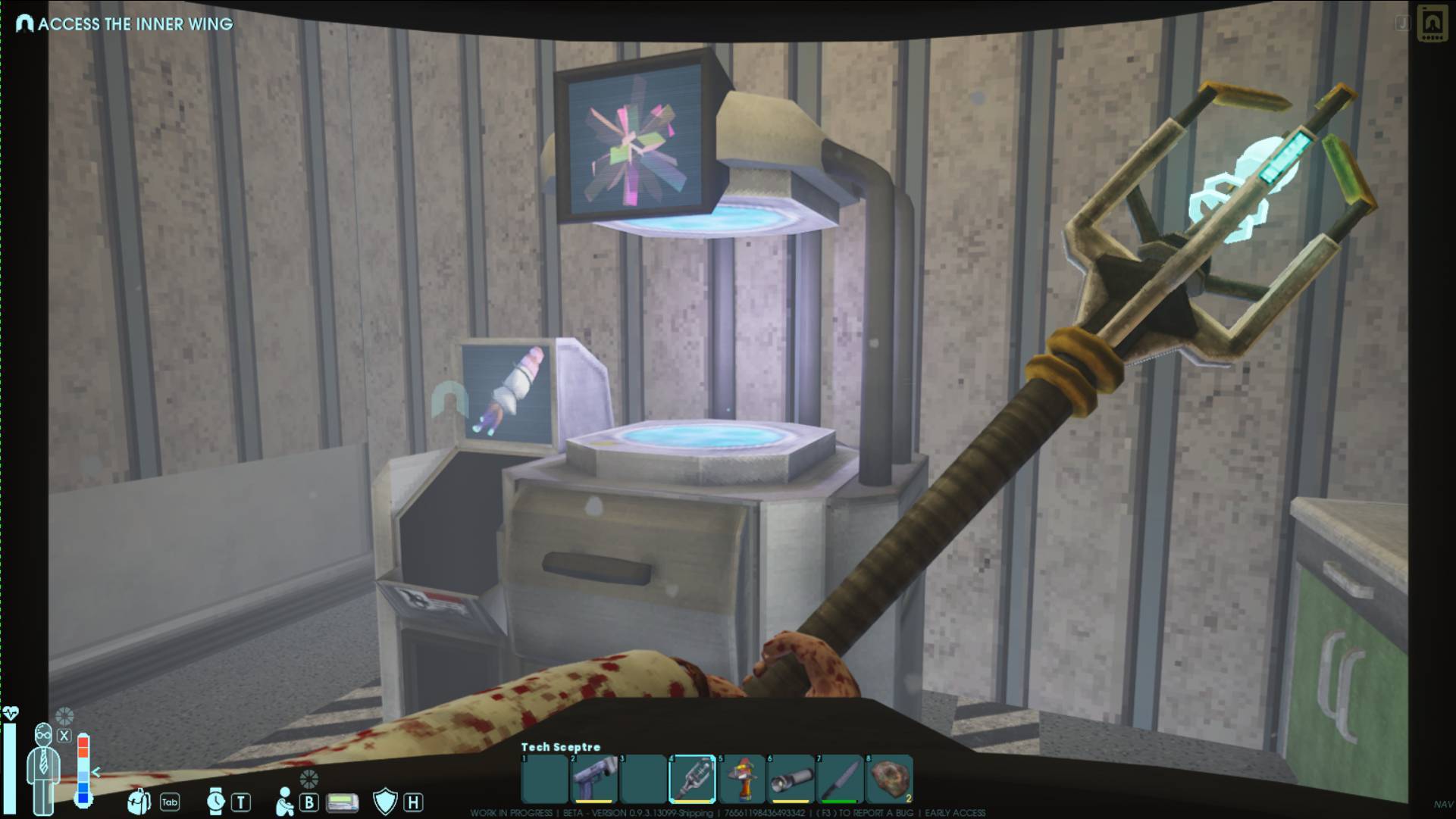Screen dimensions: 1456x819
Task: Select the knife hotbar slot
Action: coord(840,778)
